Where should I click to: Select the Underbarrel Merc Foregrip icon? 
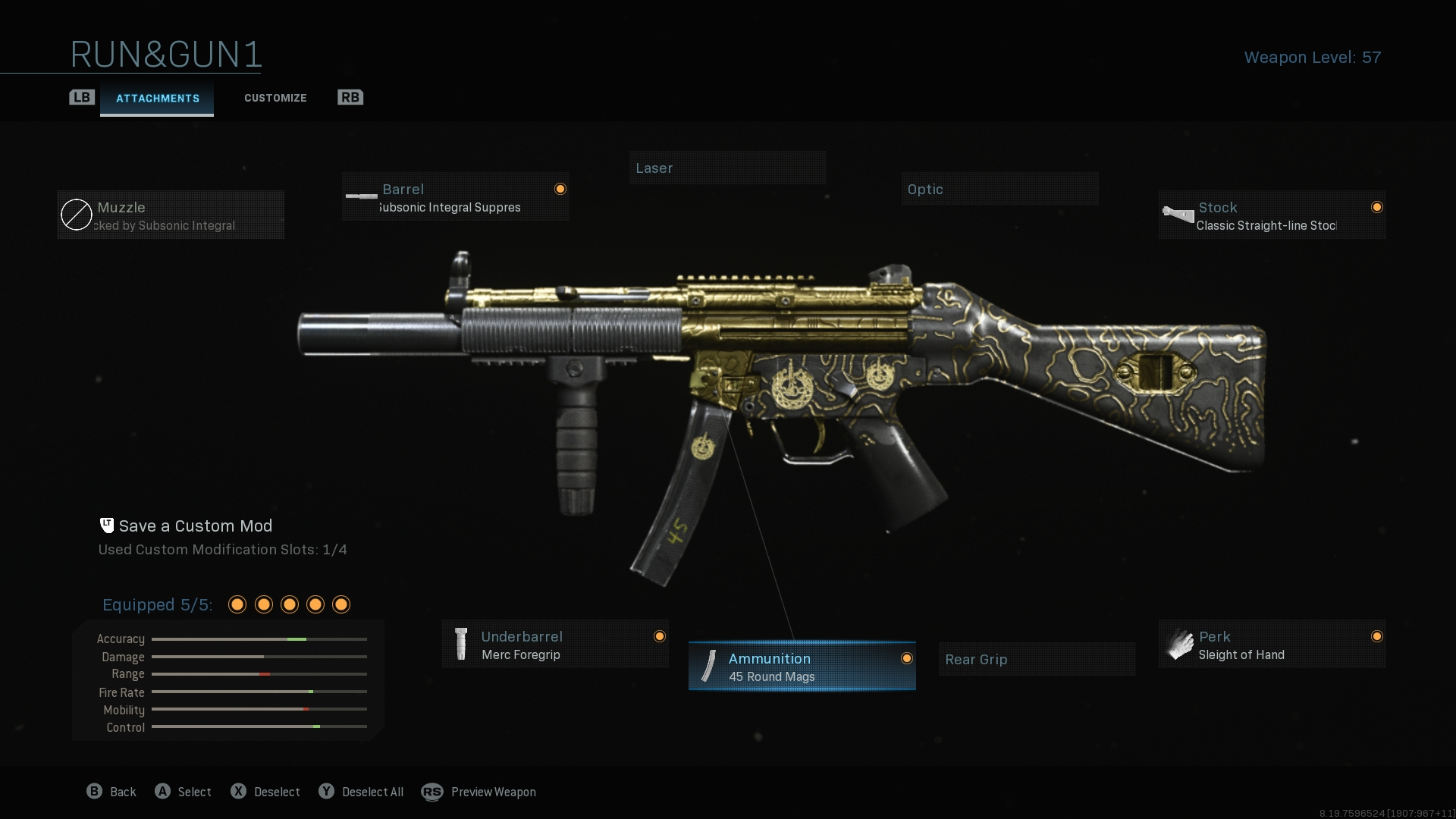[463, 644]
